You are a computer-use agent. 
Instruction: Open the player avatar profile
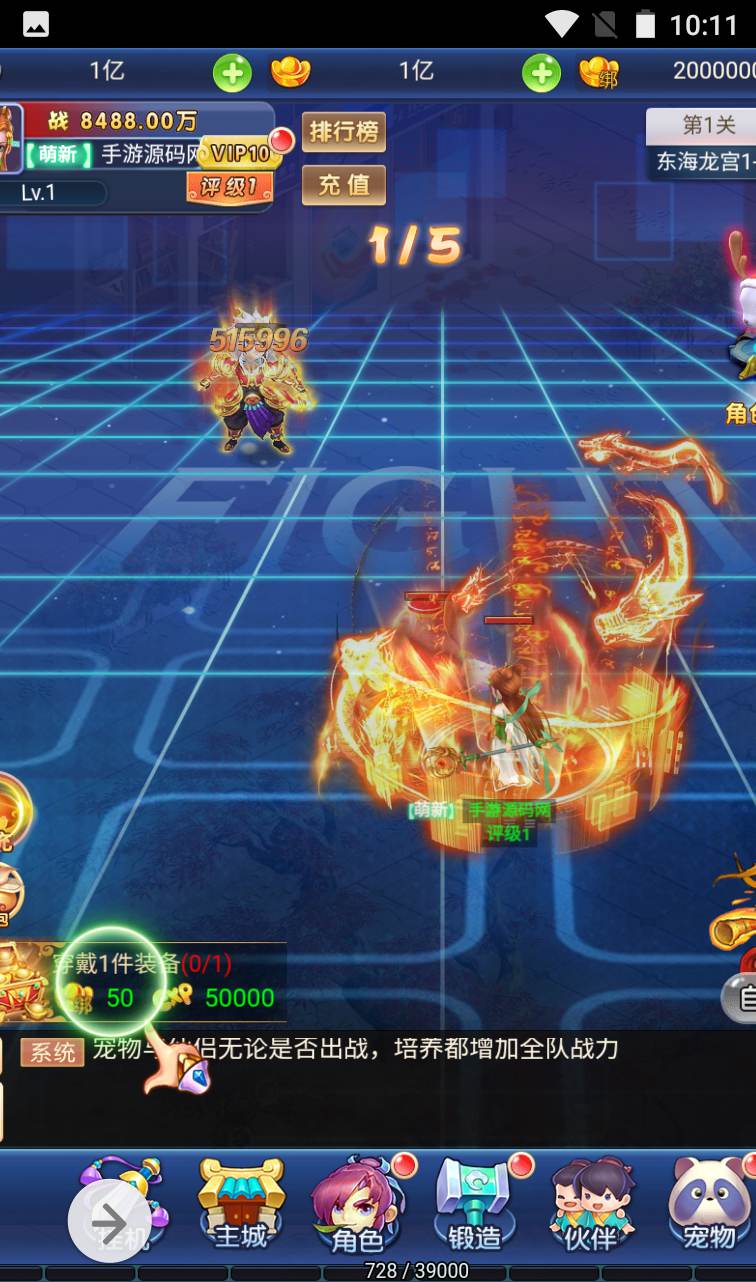(10, 139)
